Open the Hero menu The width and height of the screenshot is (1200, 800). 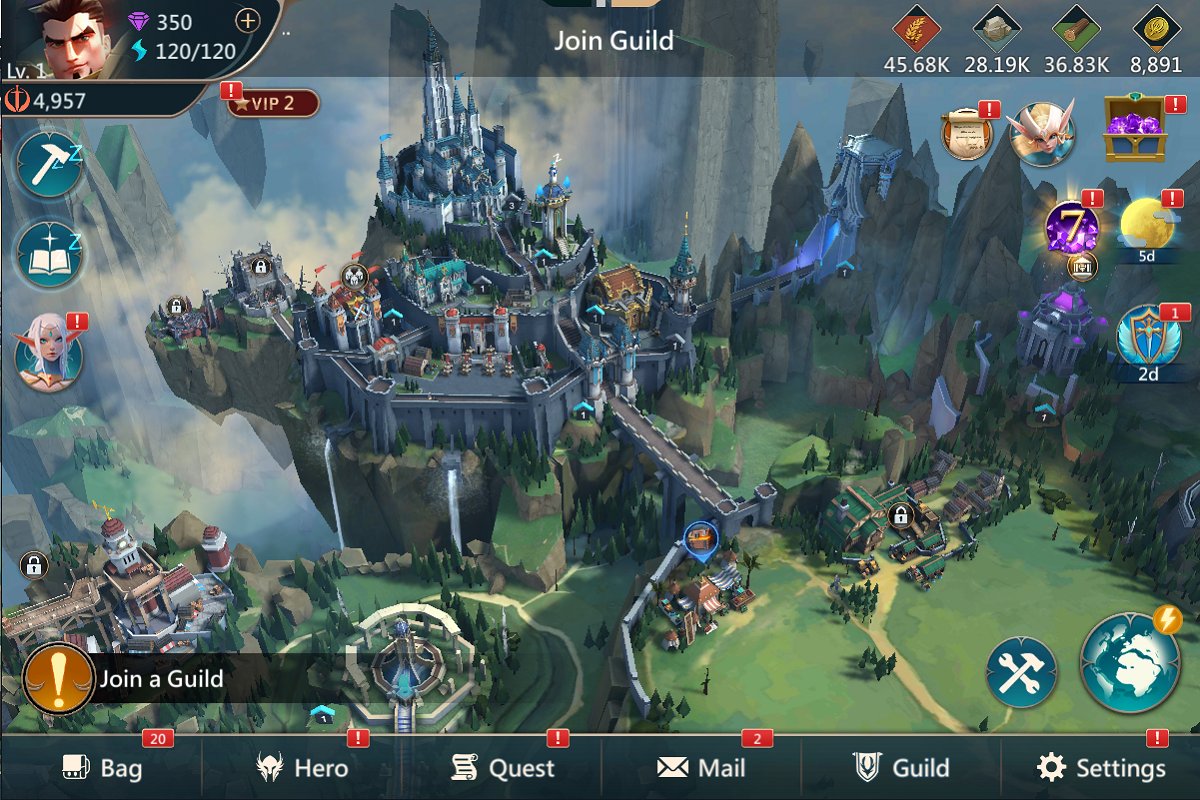302,768
